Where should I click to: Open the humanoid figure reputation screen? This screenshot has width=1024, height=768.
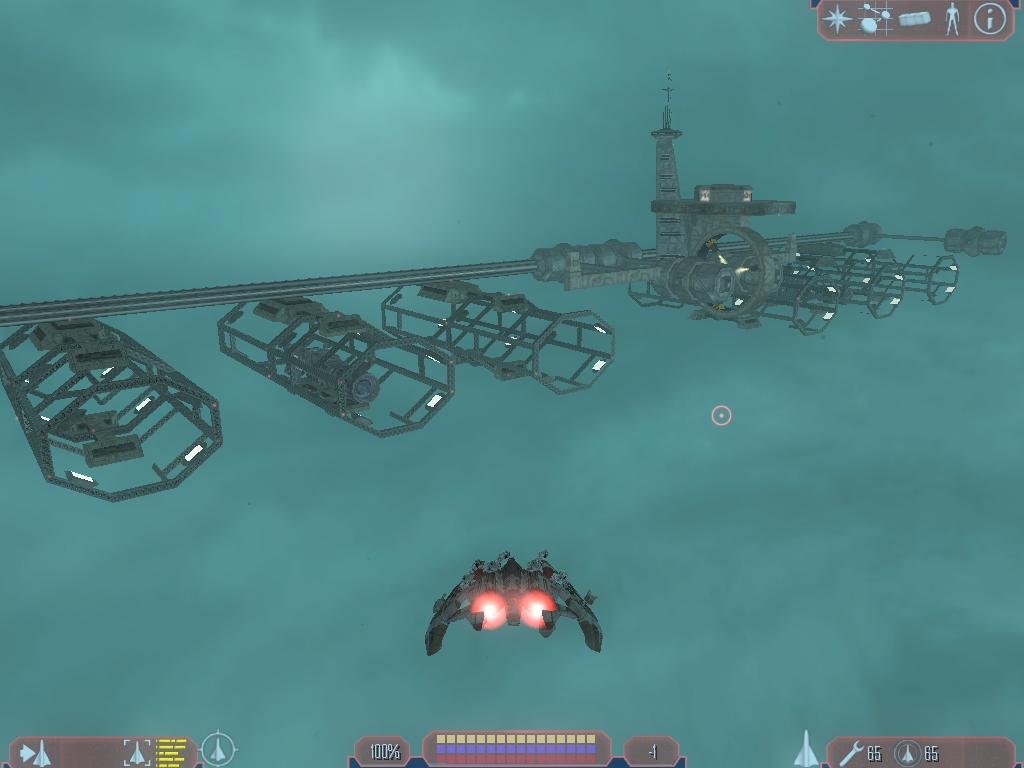(x=952, y=19)
